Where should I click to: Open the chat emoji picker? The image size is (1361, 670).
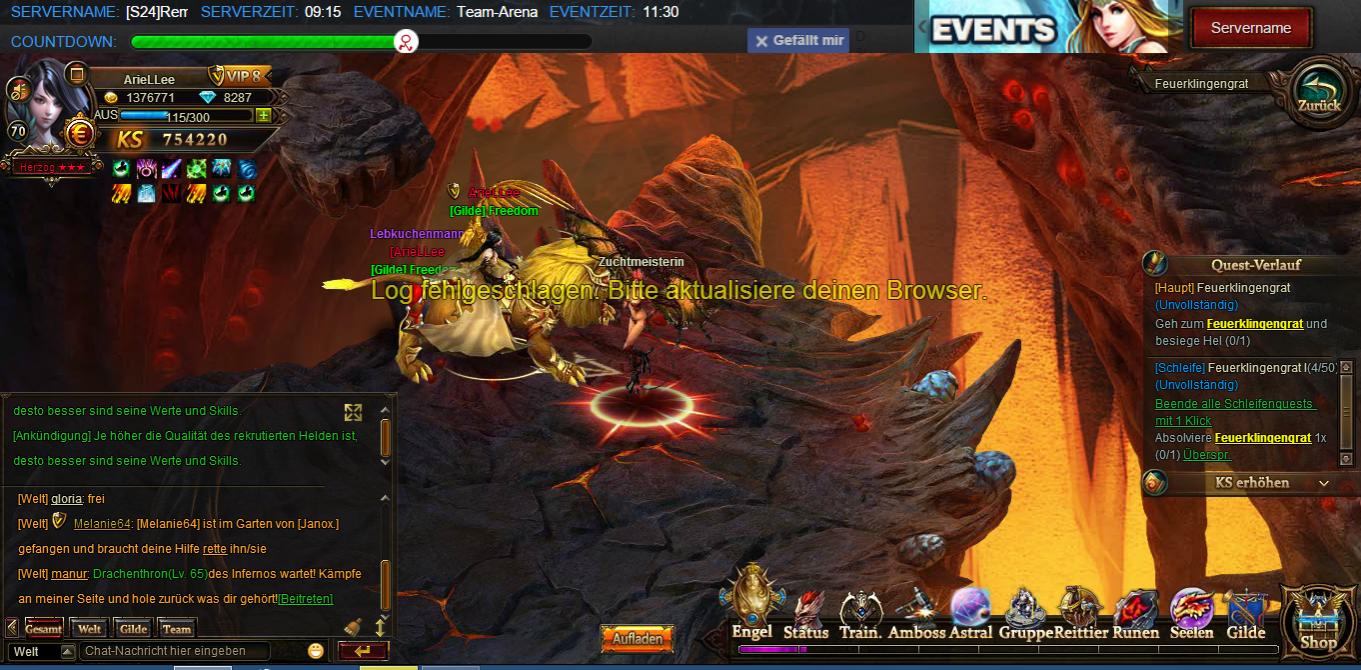316,651
